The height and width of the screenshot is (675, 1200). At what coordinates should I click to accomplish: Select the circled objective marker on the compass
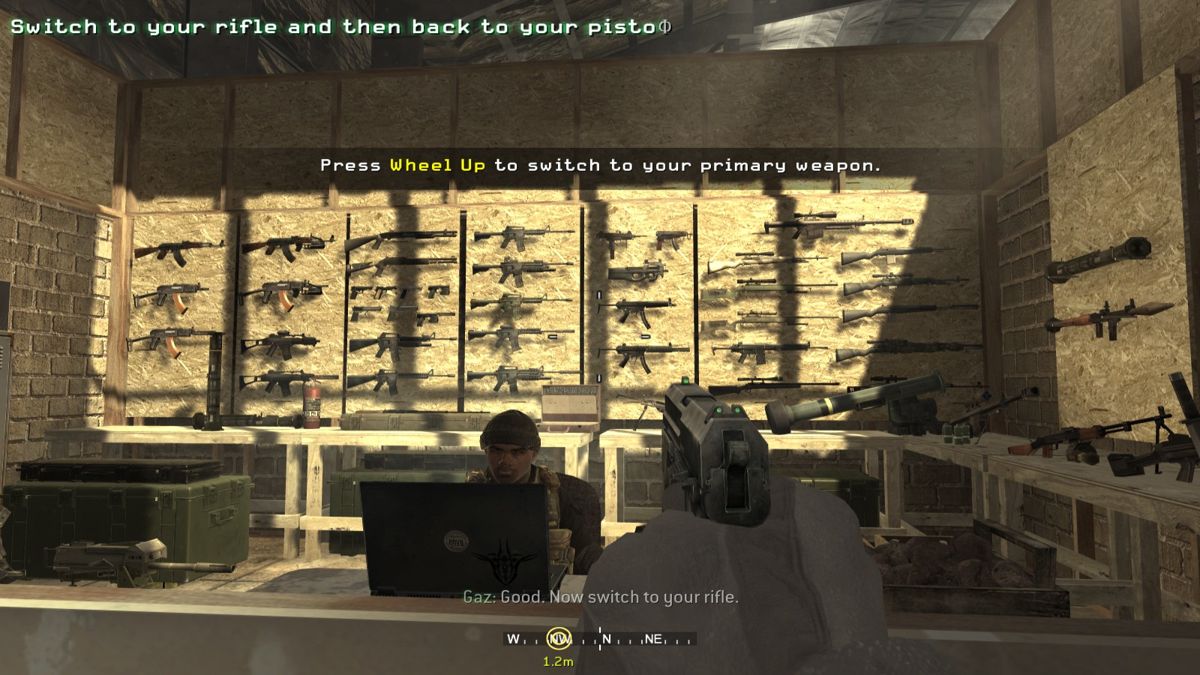pyautogui.click(x=558, y=639)
